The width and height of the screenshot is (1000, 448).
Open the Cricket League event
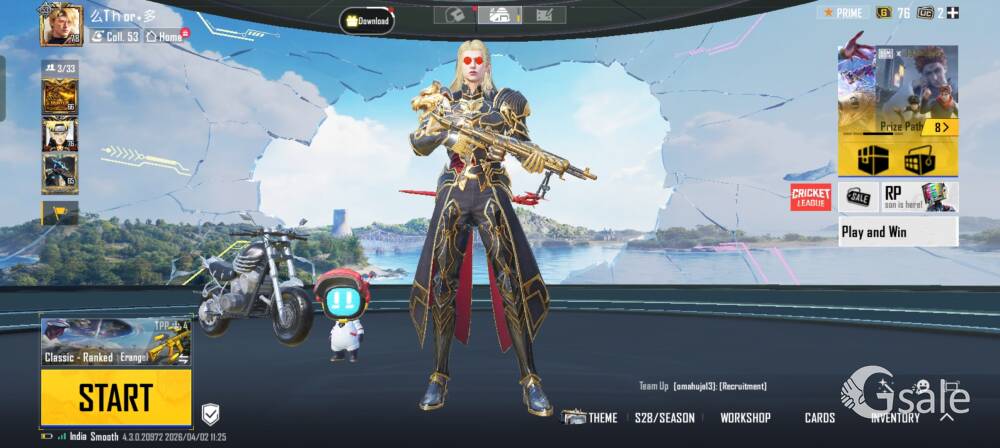tap(811, 197)
